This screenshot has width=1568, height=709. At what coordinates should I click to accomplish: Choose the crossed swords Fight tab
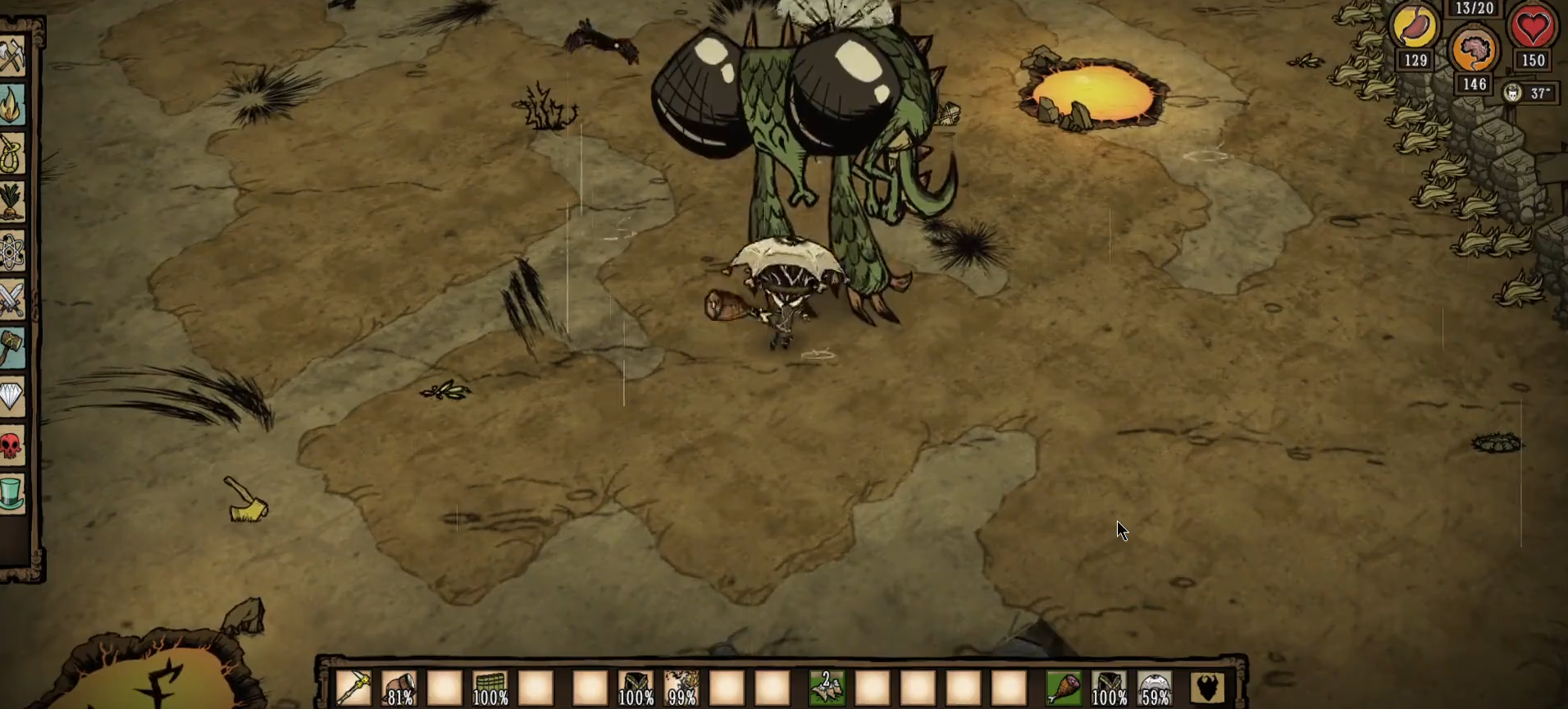13,300
